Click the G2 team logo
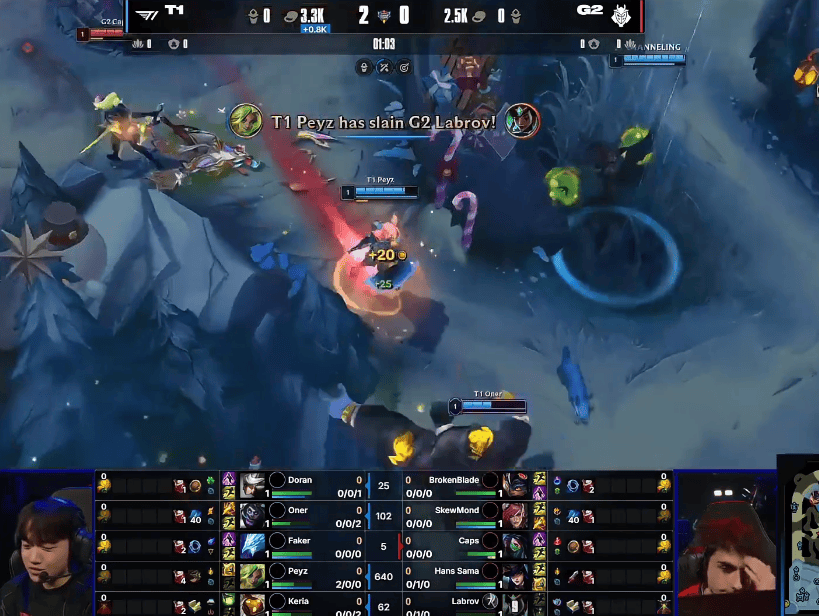 pyautogui.click(x=620, y=14)
